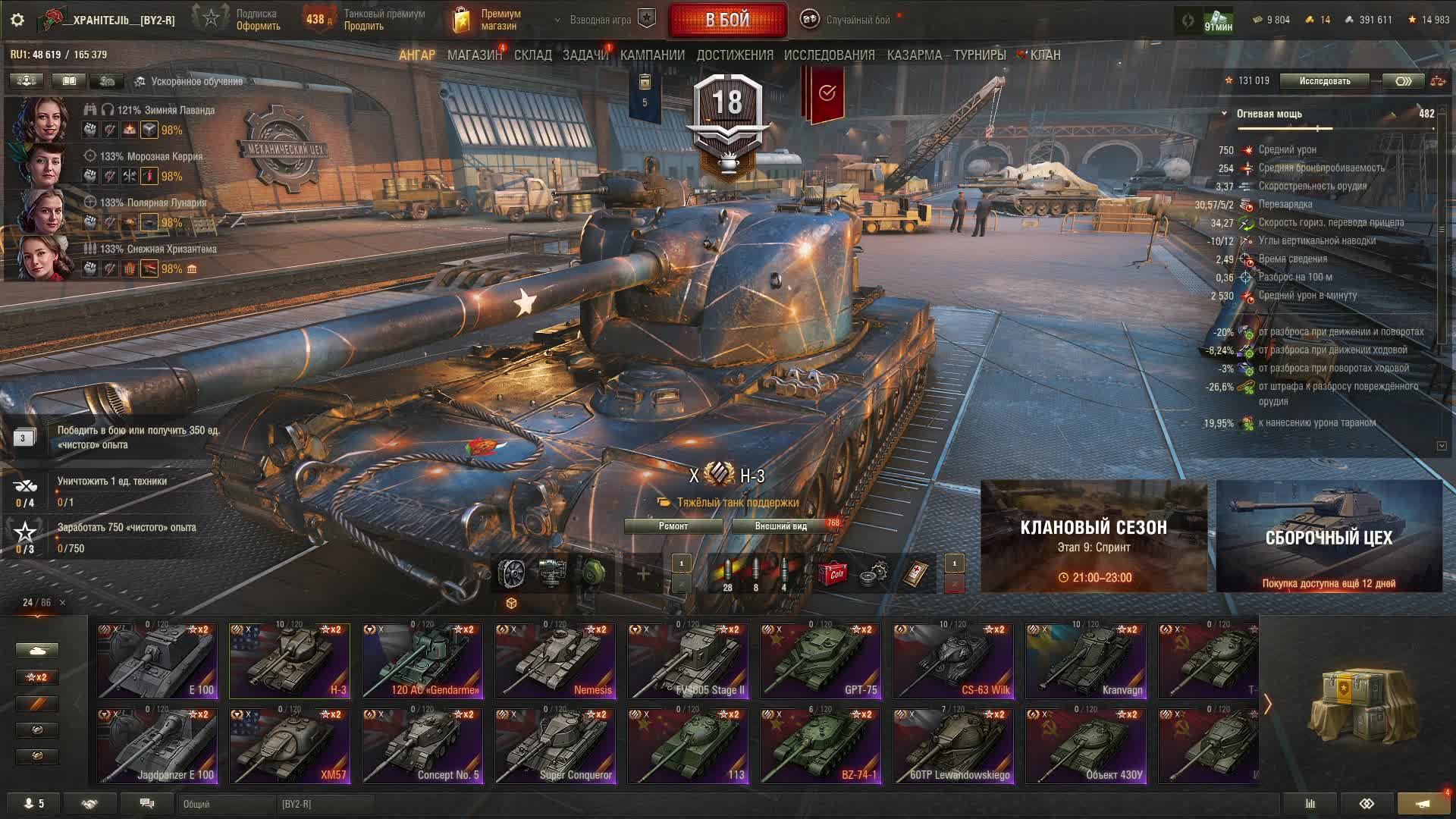Open Внешний вид customization
The height and width of the screenshot is (819, 1456).
click(781, 526)
